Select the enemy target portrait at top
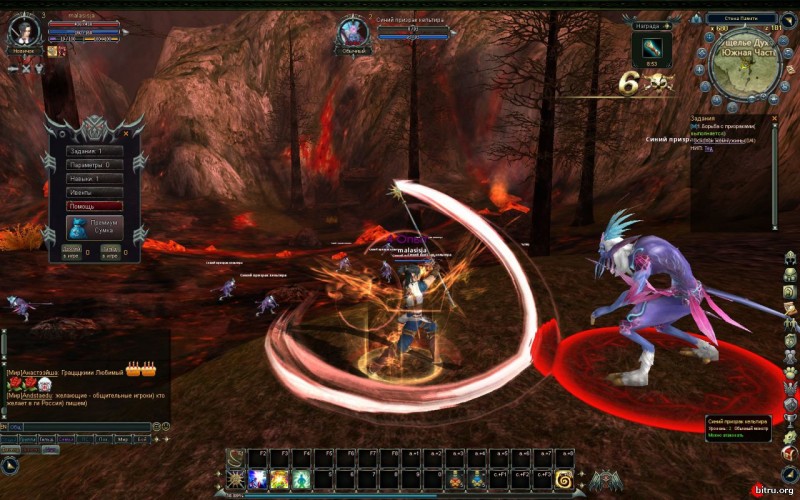The width and height of the screenshot is (800, 500). click(x=353, y=32)
